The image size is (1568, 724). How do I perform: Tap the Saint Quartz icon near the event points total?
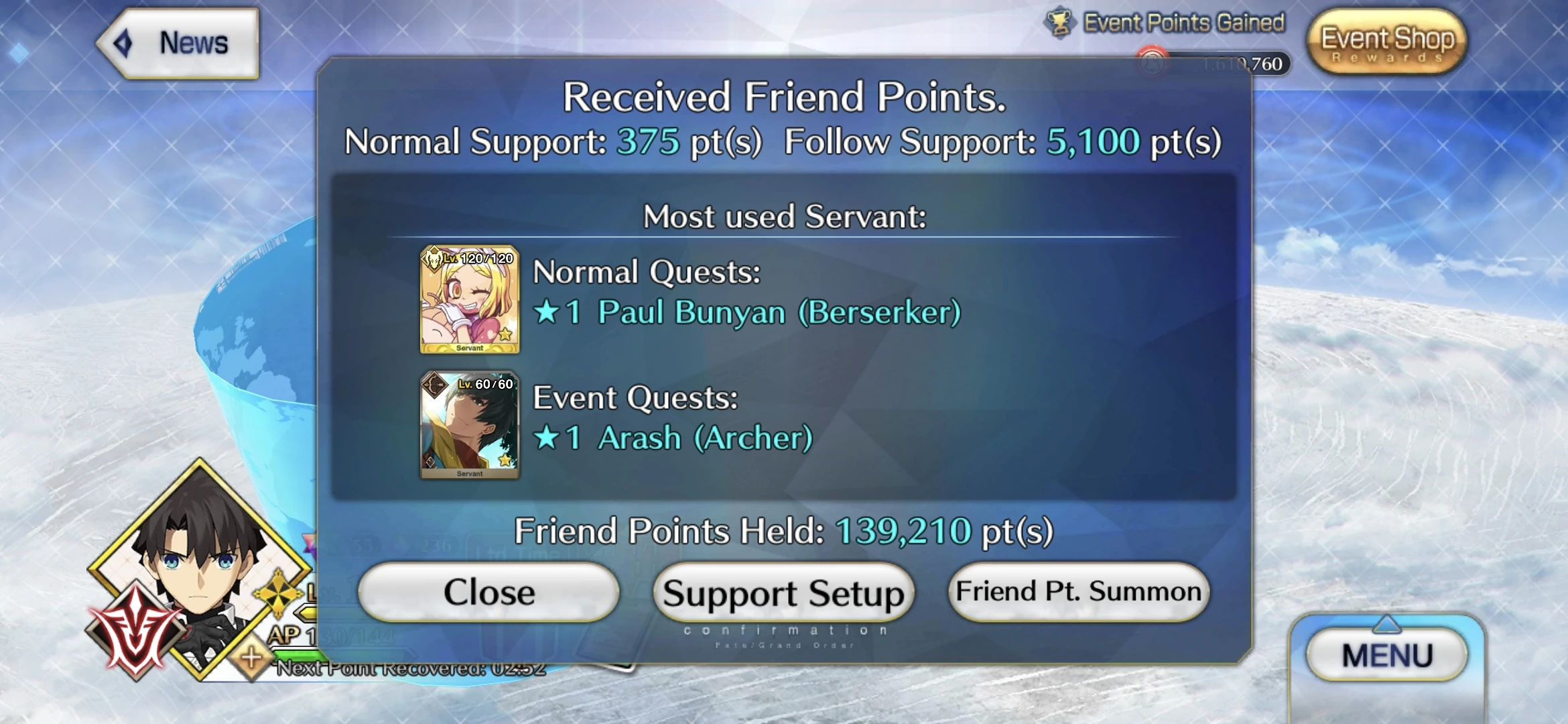1154,65
